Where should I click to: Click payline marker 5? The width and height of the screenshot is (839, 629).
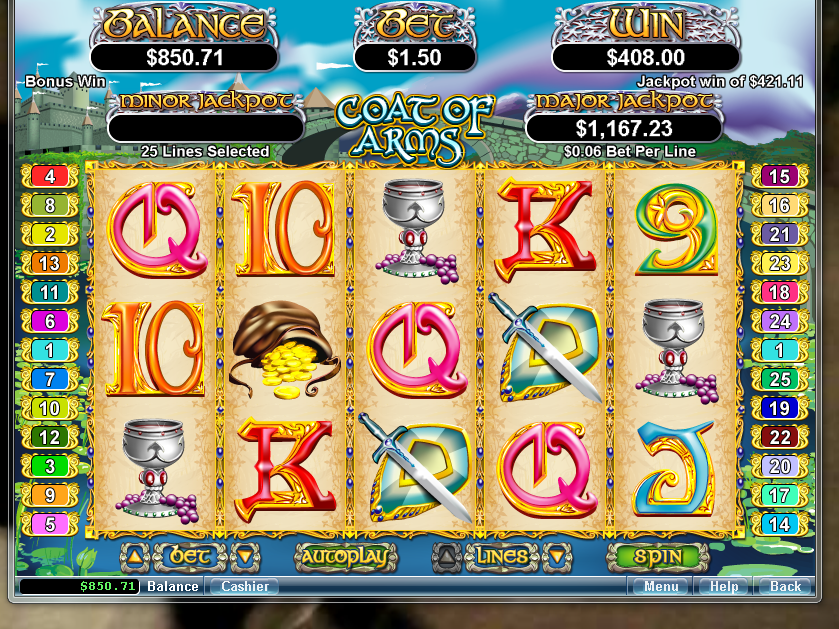click(x=49, y=523)
